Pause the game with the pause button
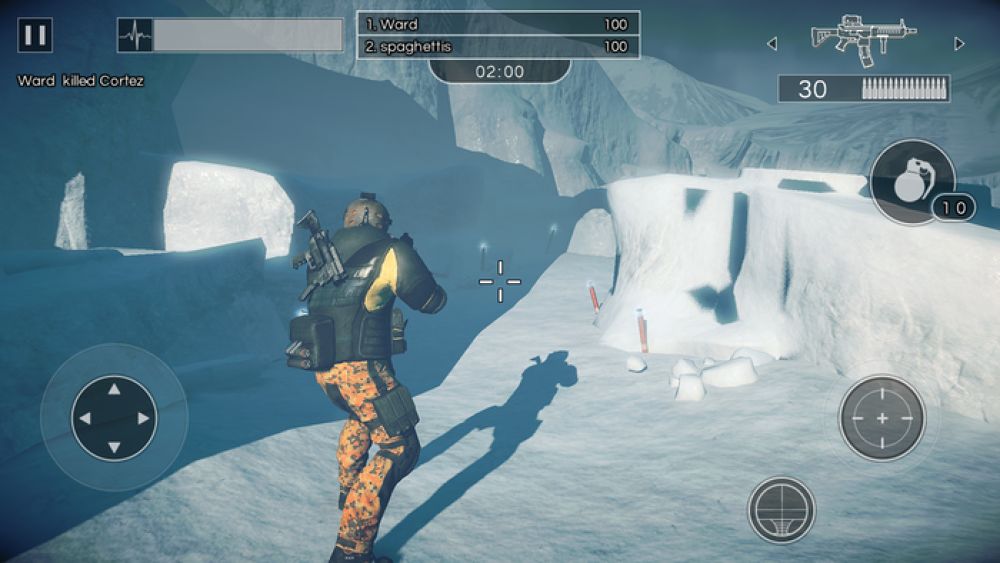This screenshot has width=1000, height=563. (x=35, y=36)
